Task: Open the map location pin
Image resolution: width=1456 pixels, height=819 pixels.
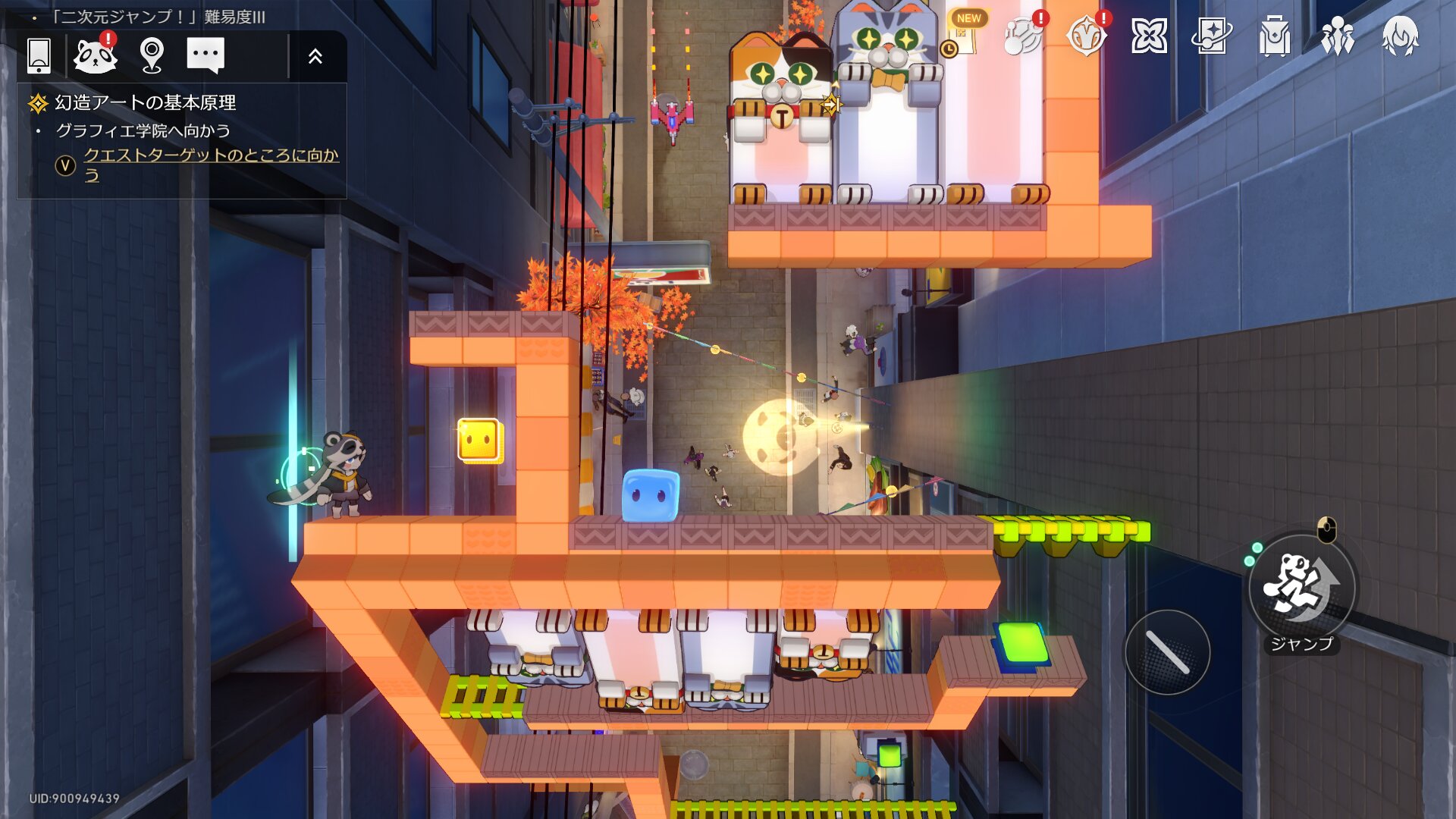Action: pyautogui.click(x=152, y=55)
